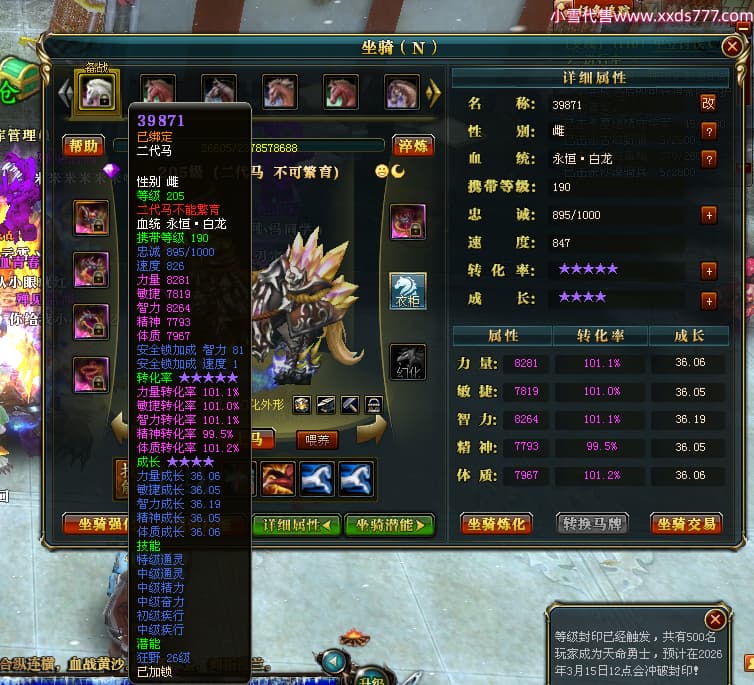
Task: Click the plus button beside 成长
Action: click(708, 299)
